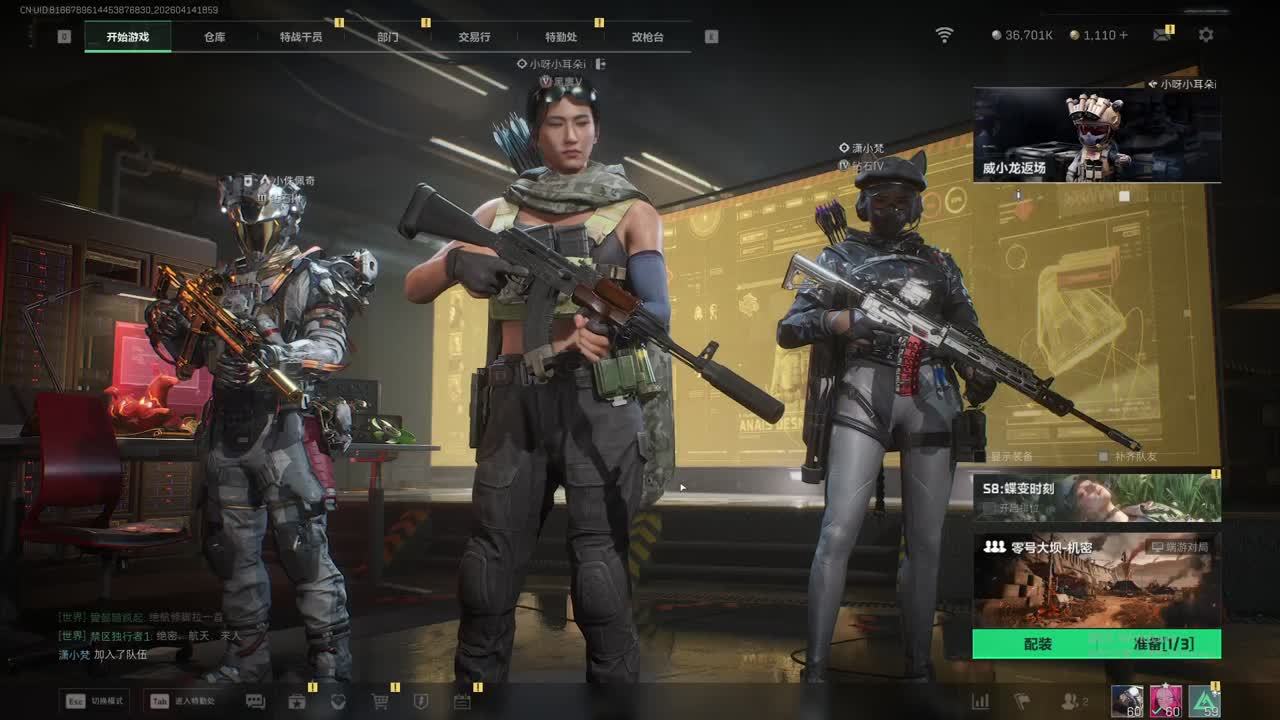
Task: Select the 部门 department tab
Action: point(388,37)
